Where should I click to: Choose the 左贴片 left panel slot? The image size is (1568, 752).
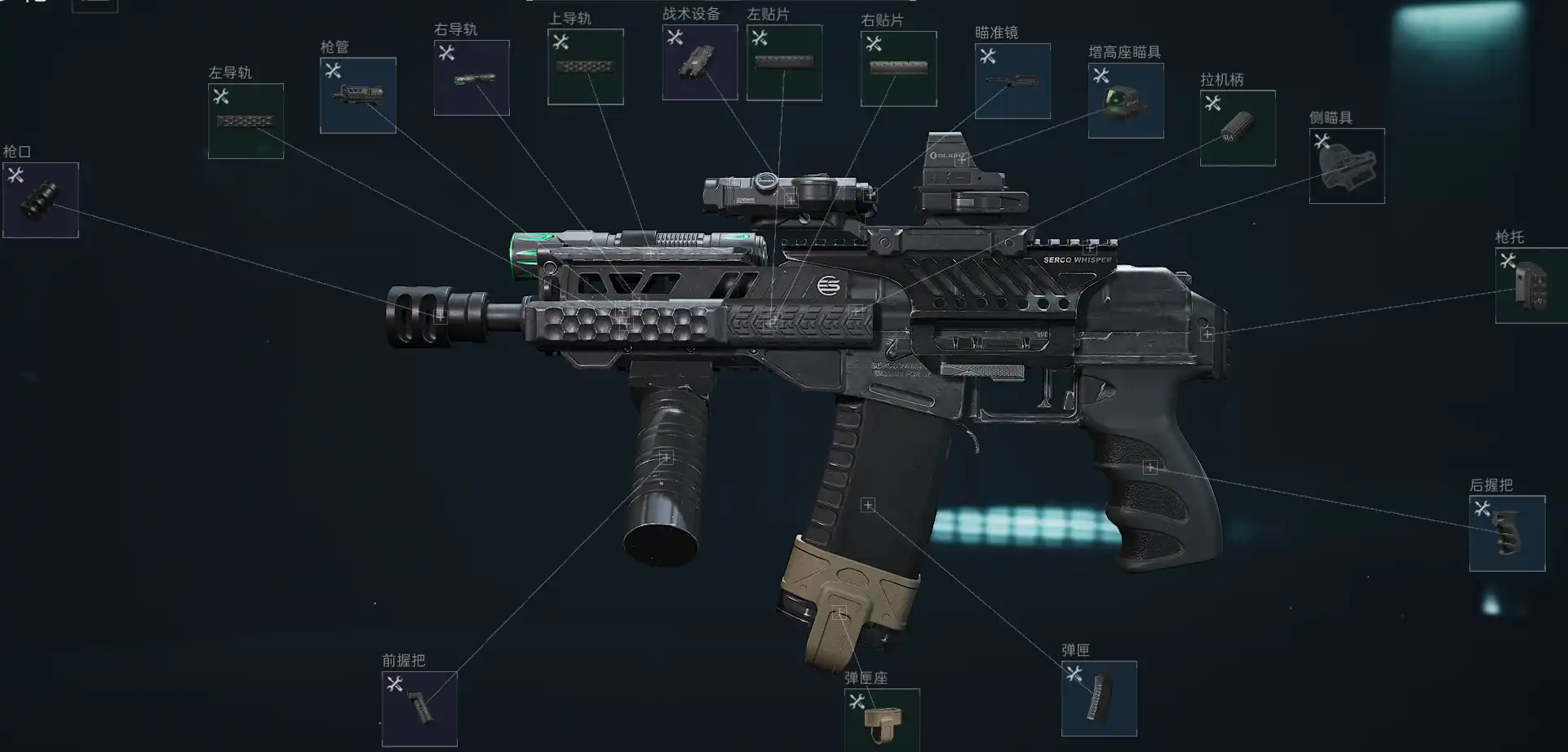click(784, 63)
